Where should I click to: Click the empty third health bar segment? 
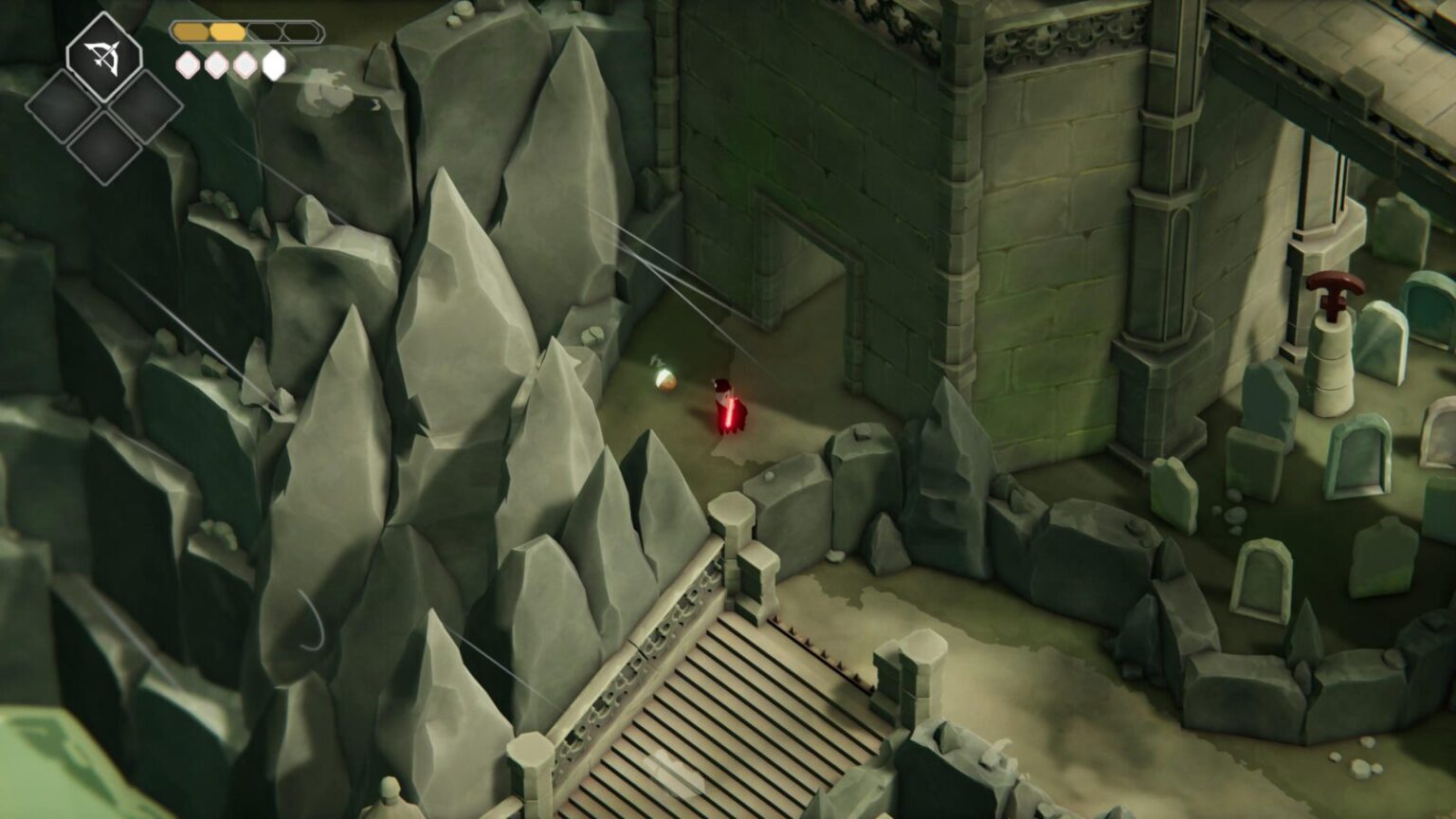(x=263, y=31)
